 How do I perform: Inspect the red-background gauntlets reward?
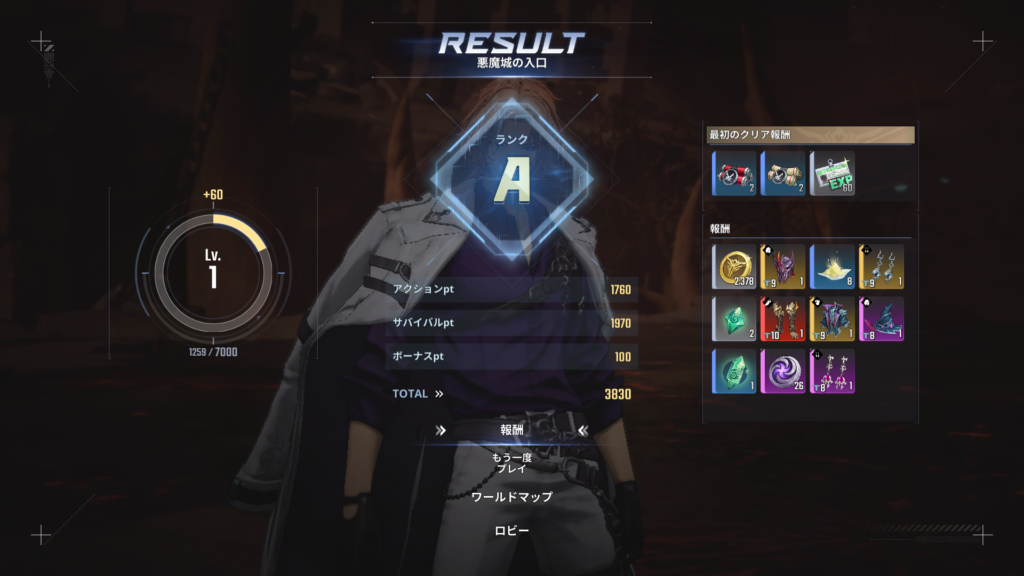[784, 318]
